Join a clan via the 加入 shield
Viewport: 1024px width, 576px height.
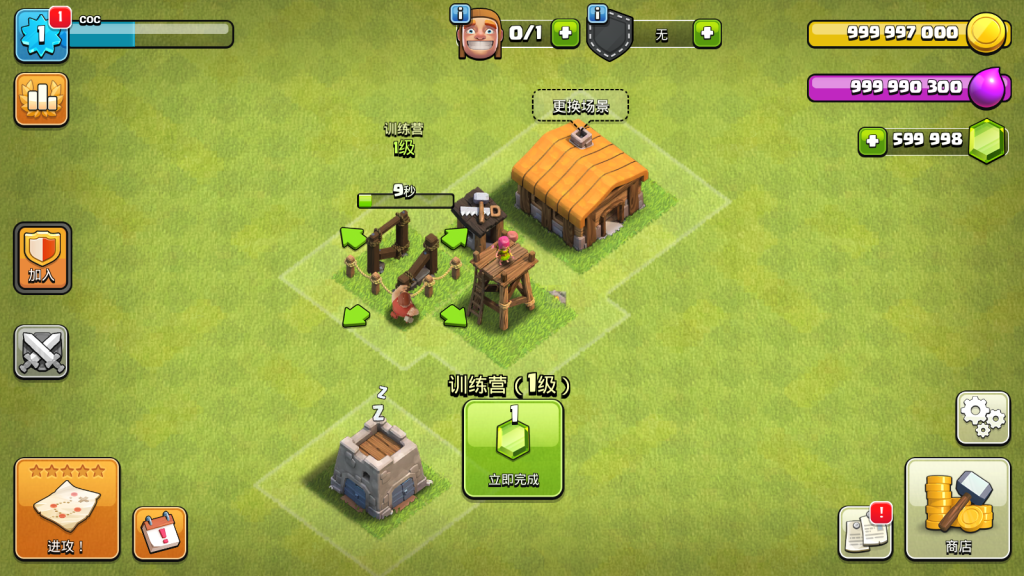pyautogui.click(x=42, y=257)
